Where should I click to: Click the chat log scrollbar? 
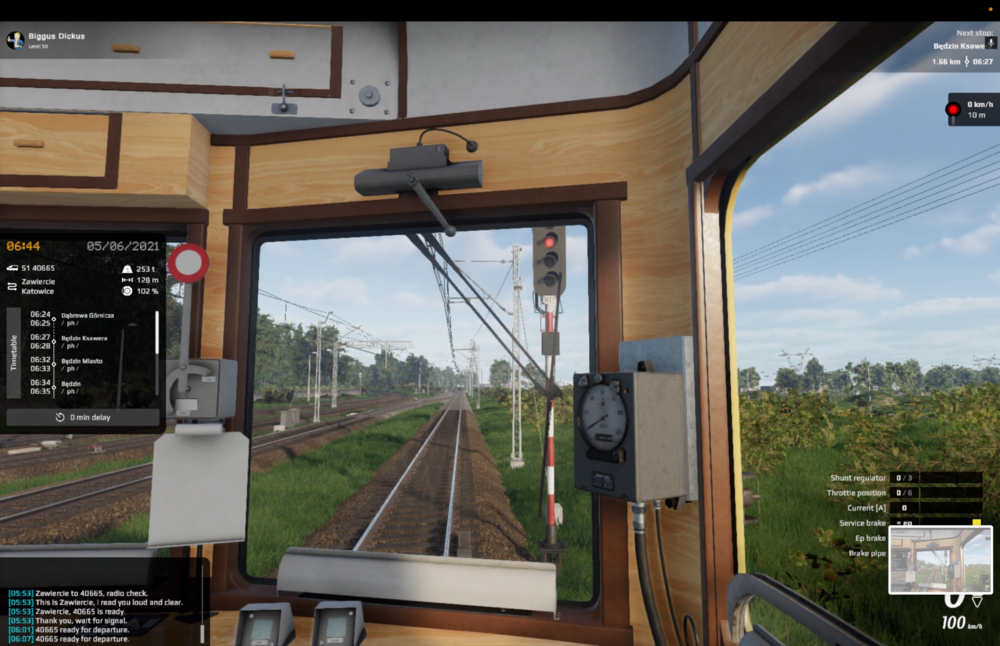(x=203, y=632)
